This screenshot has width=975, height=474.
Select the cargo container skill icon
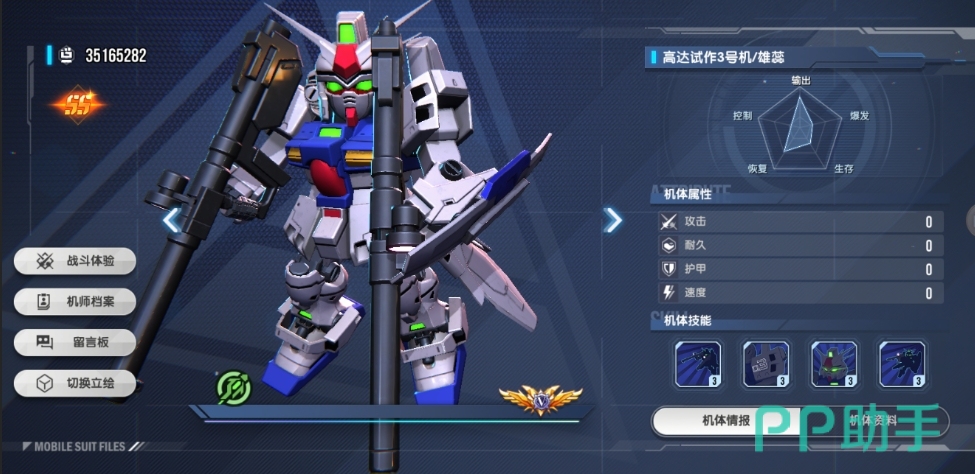coord(766,364)
